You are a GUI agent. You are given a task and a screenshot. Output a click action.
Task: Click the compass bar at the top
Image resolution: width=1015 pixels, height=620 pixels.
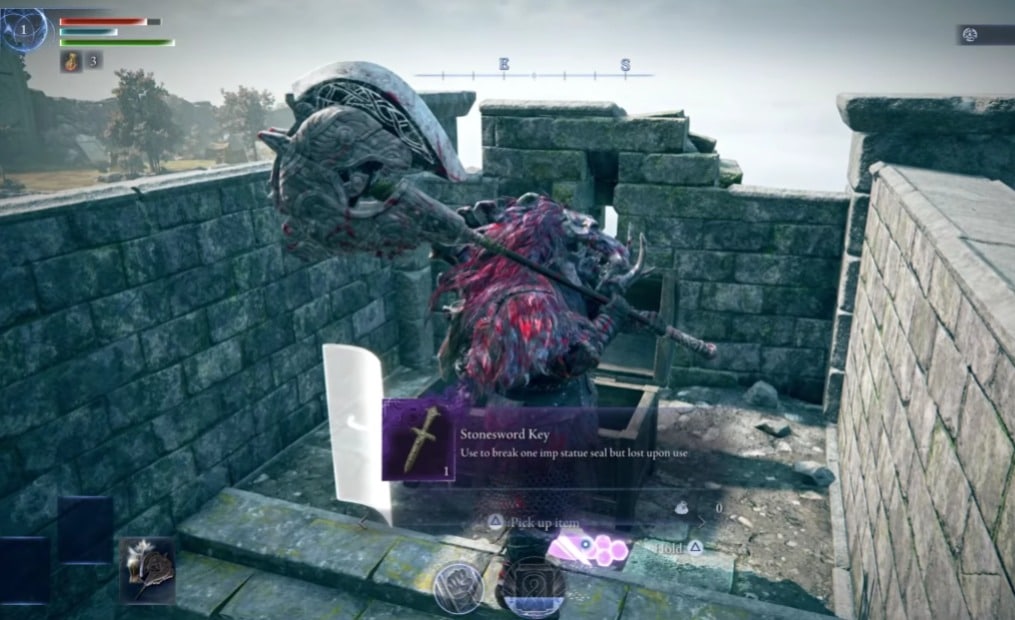coord(533,72)
